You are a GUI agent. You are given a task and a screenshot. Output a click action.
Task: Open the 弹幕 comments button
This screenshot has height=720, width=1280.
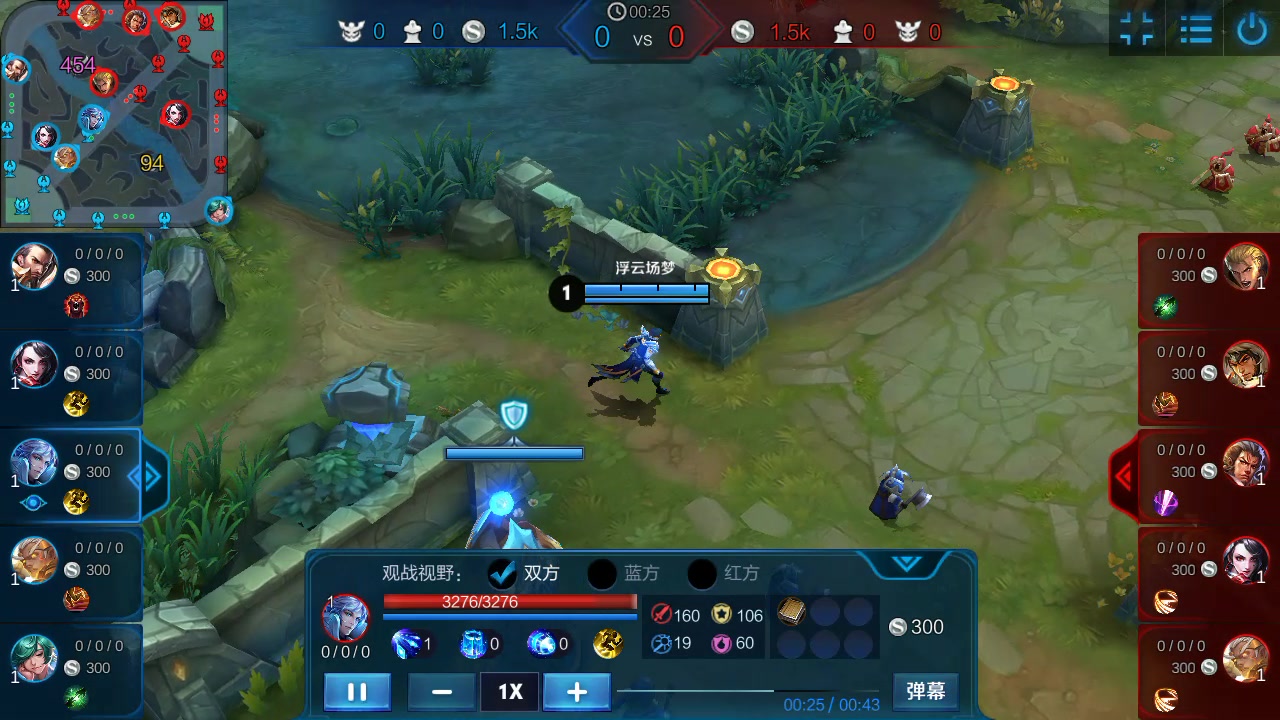click(925, 691)
